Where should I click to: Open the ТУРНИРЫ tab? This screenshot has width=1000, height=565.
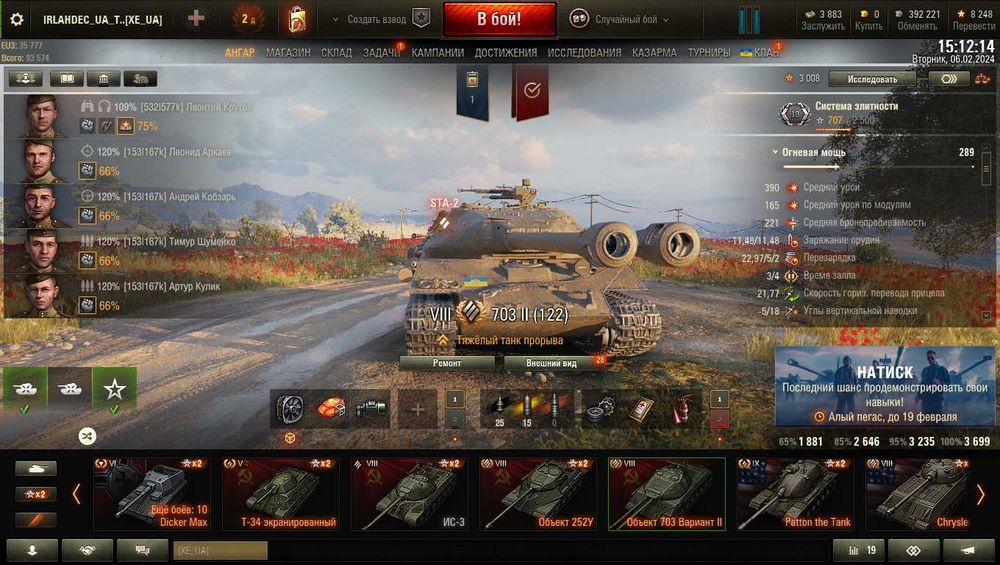709,52
